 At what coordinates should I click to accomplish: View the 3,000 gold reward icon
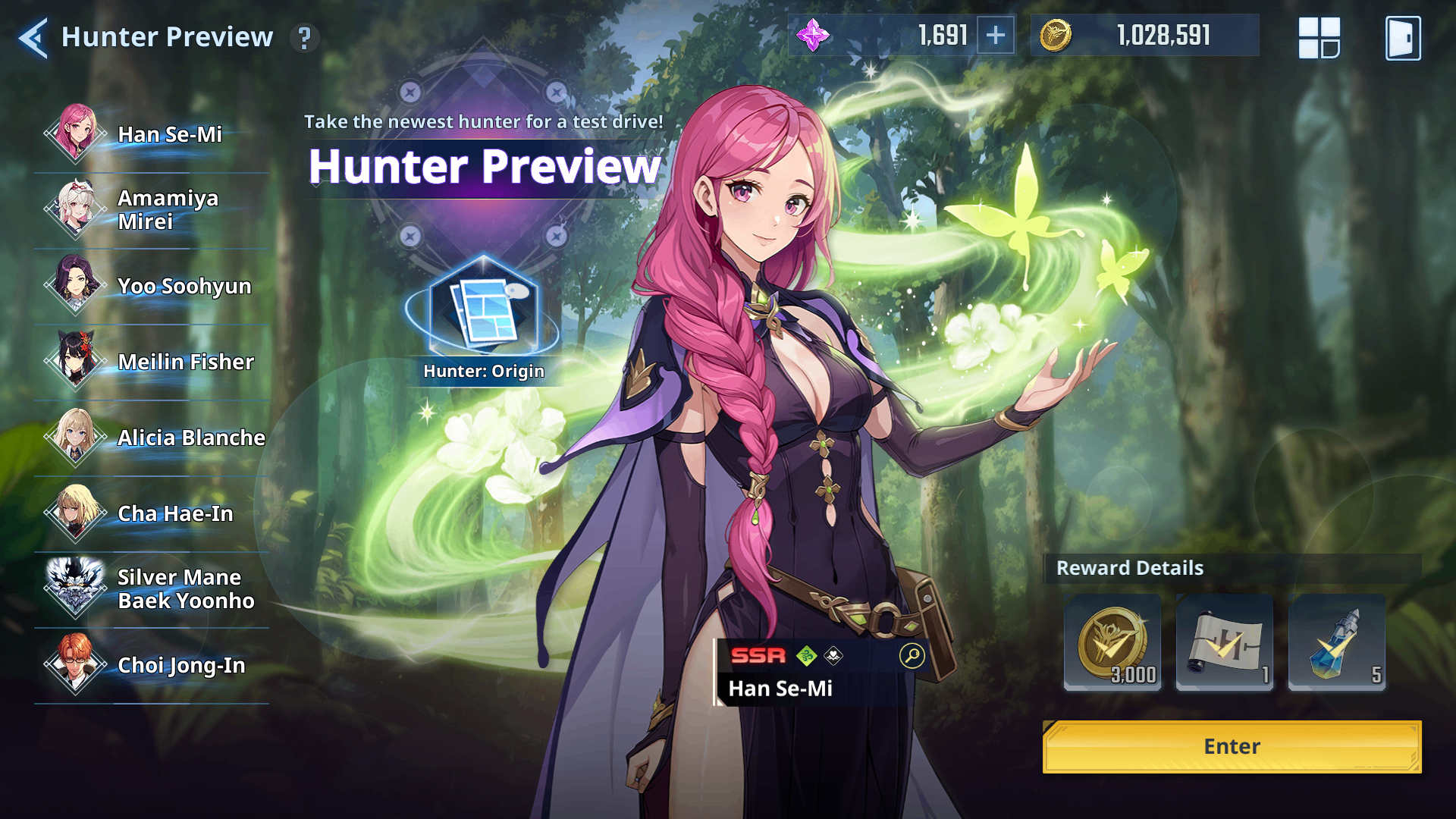pos(1112,643)
